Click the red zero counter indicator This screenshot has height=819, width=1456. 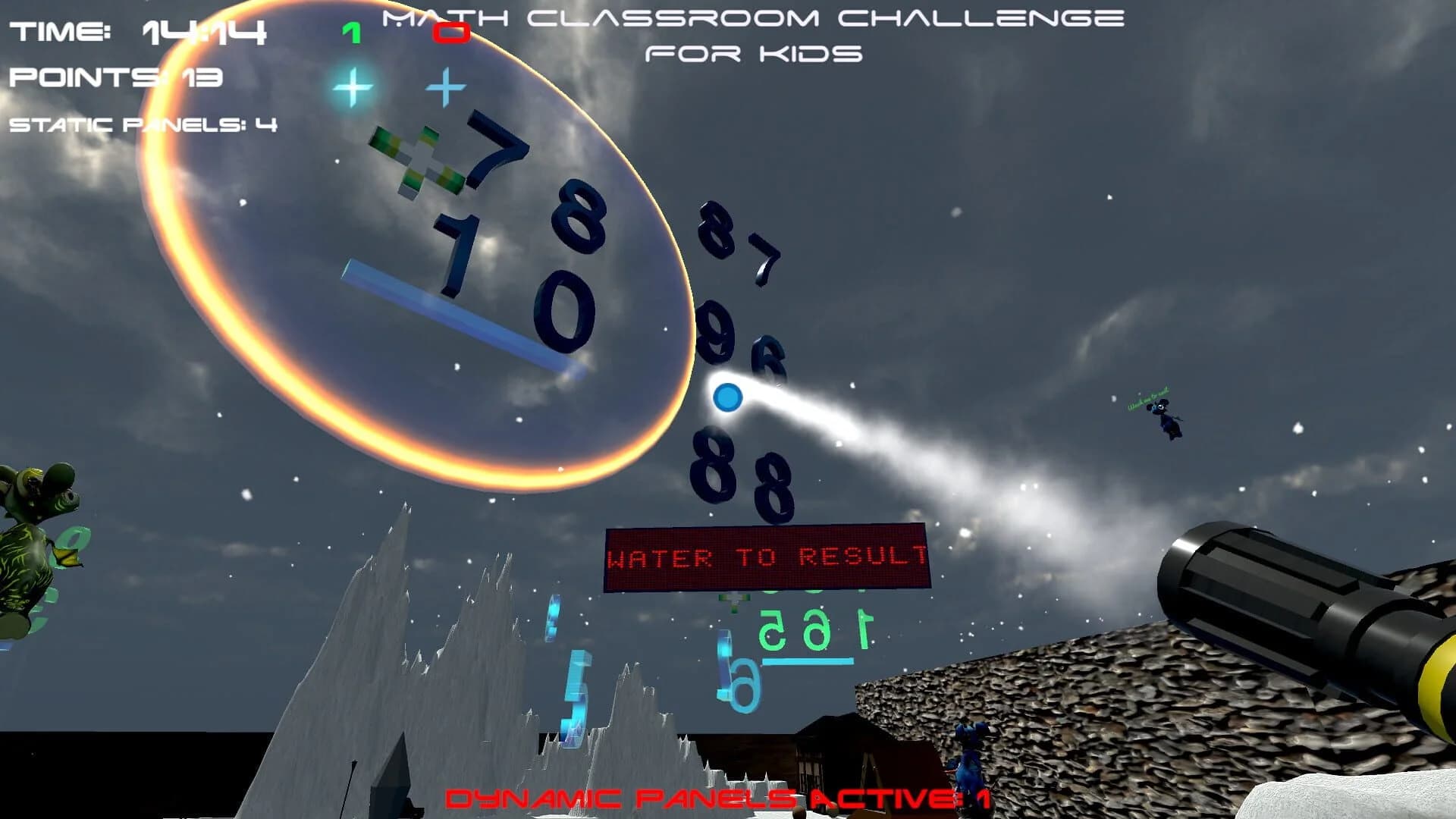pos(450,32)
